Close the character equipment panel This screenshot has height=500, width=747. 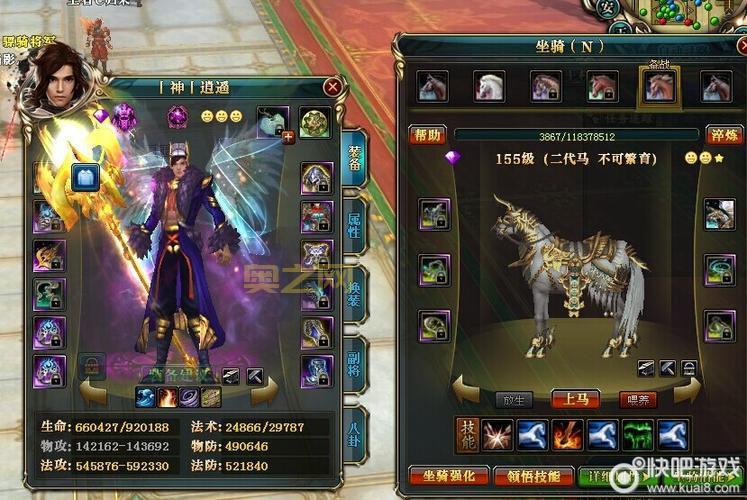tap(333, 88)
